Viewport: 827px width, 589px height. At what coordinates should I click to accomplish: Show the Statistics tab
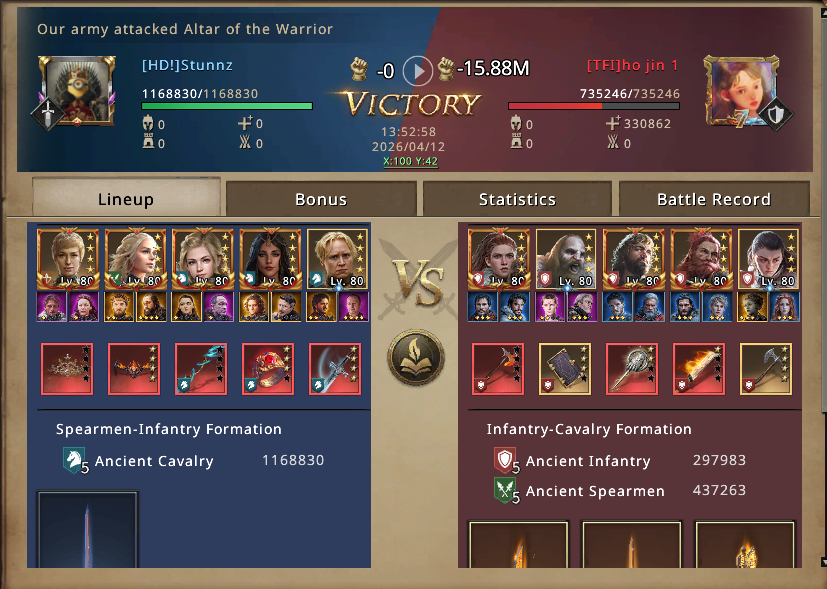517,199
